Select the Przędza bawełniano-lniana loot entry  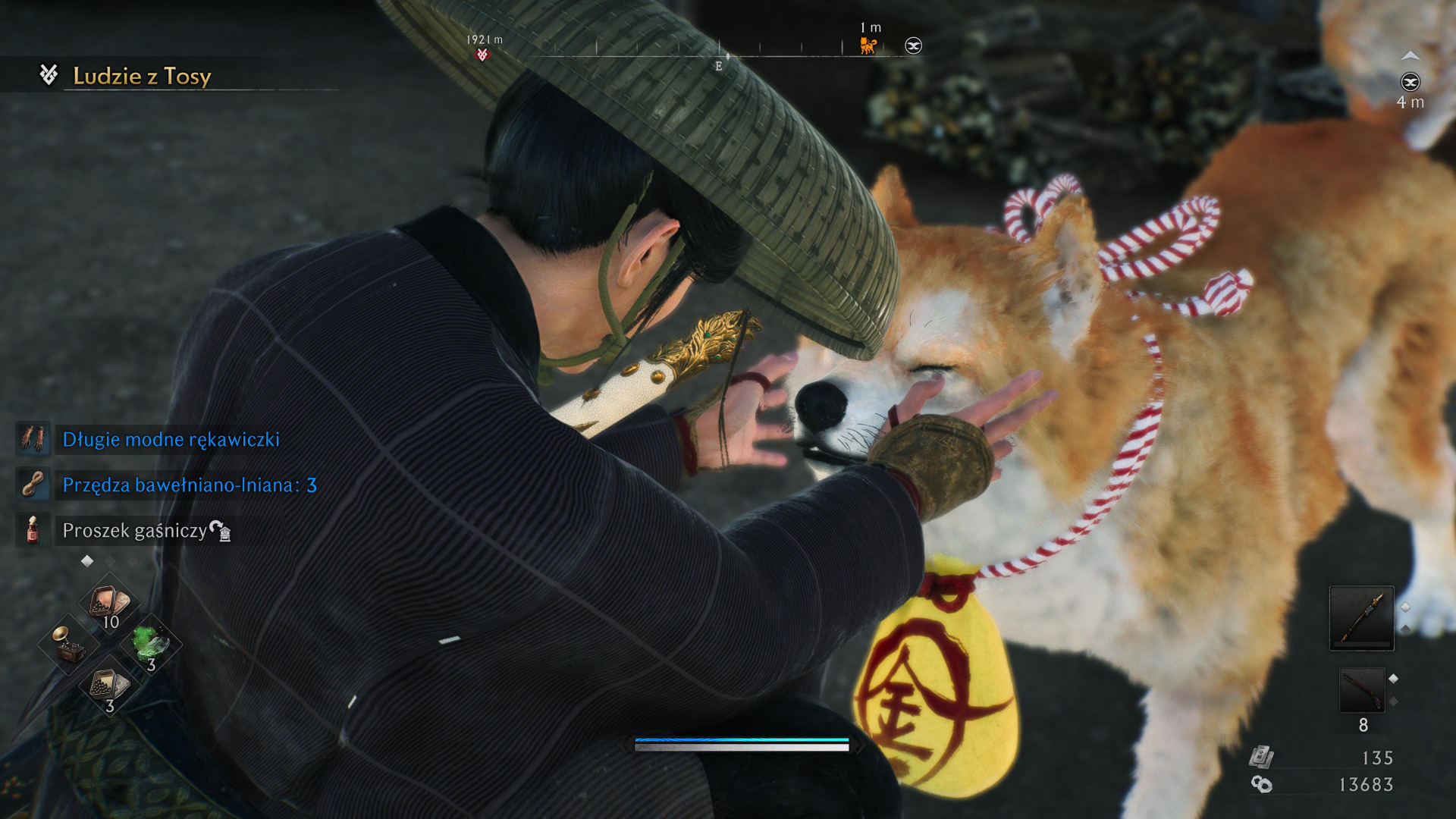tap(189, 485)
